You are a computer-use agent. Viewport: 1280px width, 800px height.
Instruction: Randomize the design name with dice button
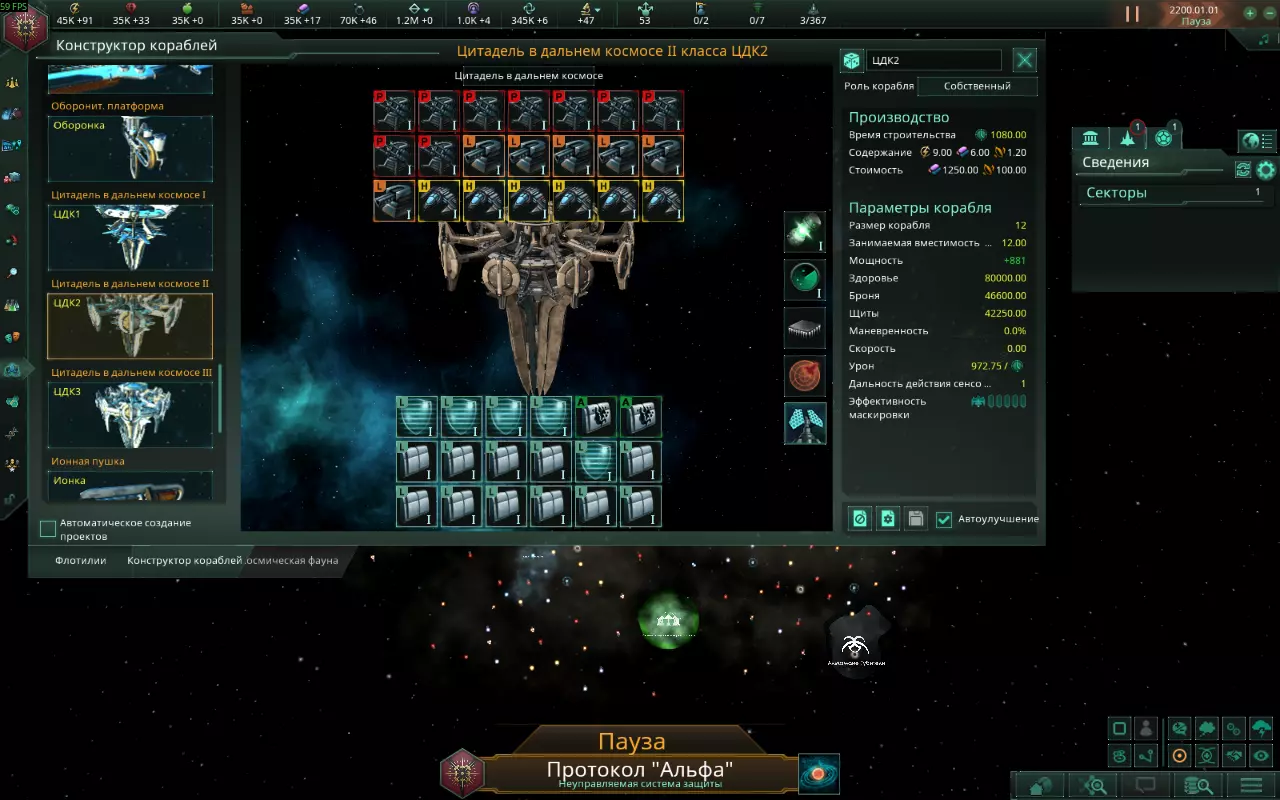851,60
